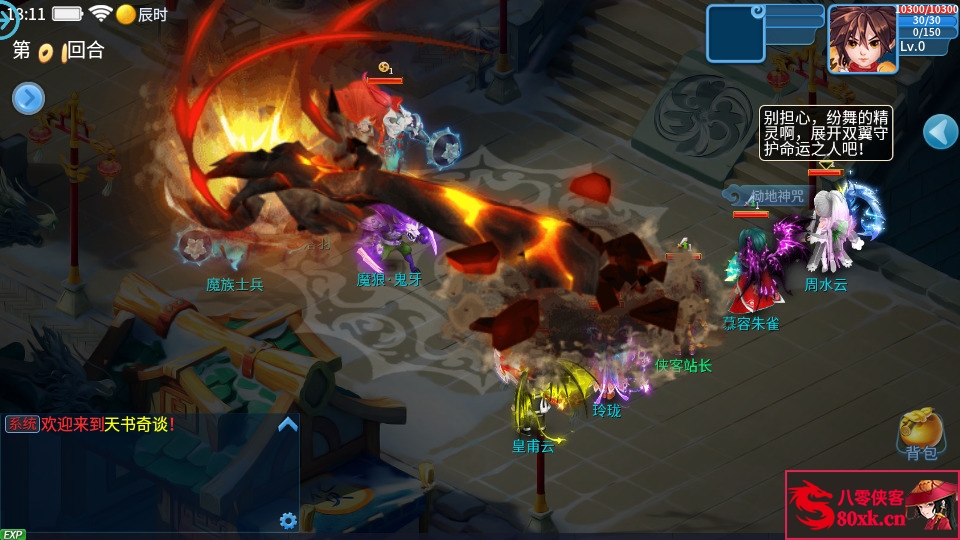Select the empty blue pet portrait frame

735,34
